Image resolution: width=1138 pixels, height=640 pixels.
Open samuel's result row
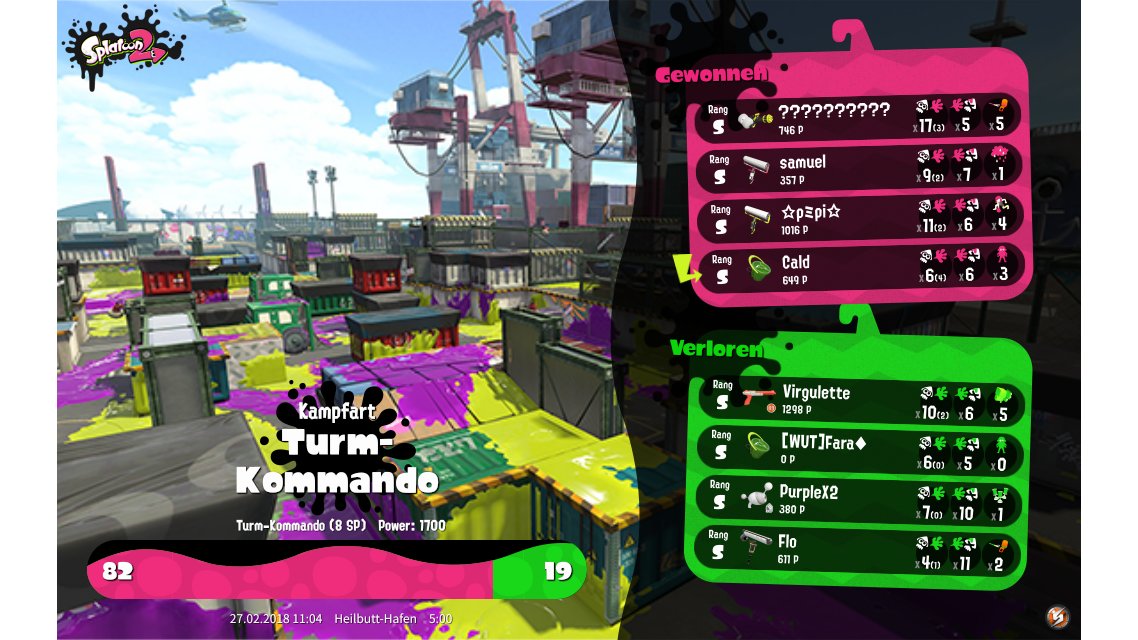(860, 168)
